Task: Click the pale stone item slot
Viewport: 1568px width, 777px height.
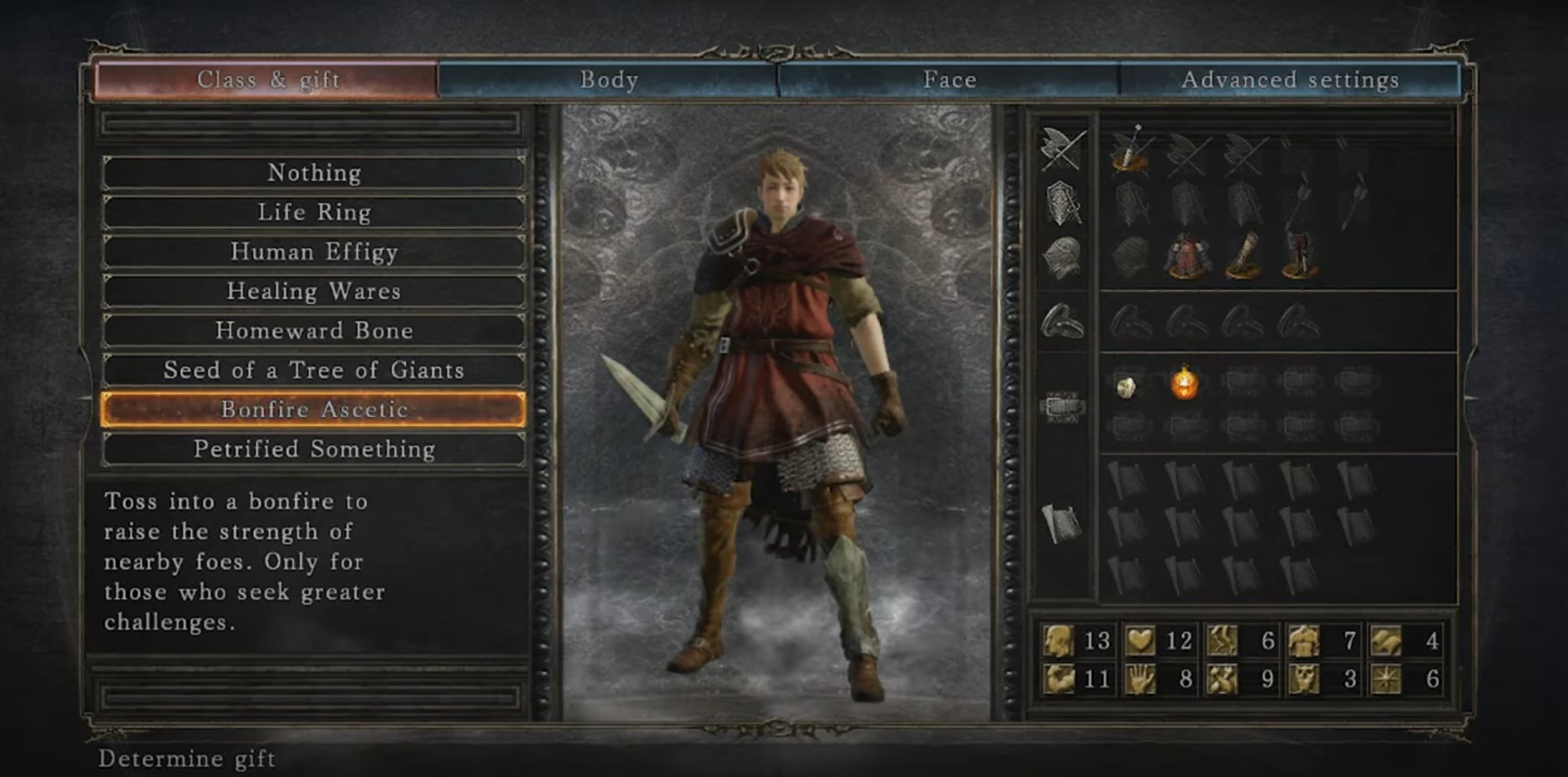Action: tap(1128, 386)
